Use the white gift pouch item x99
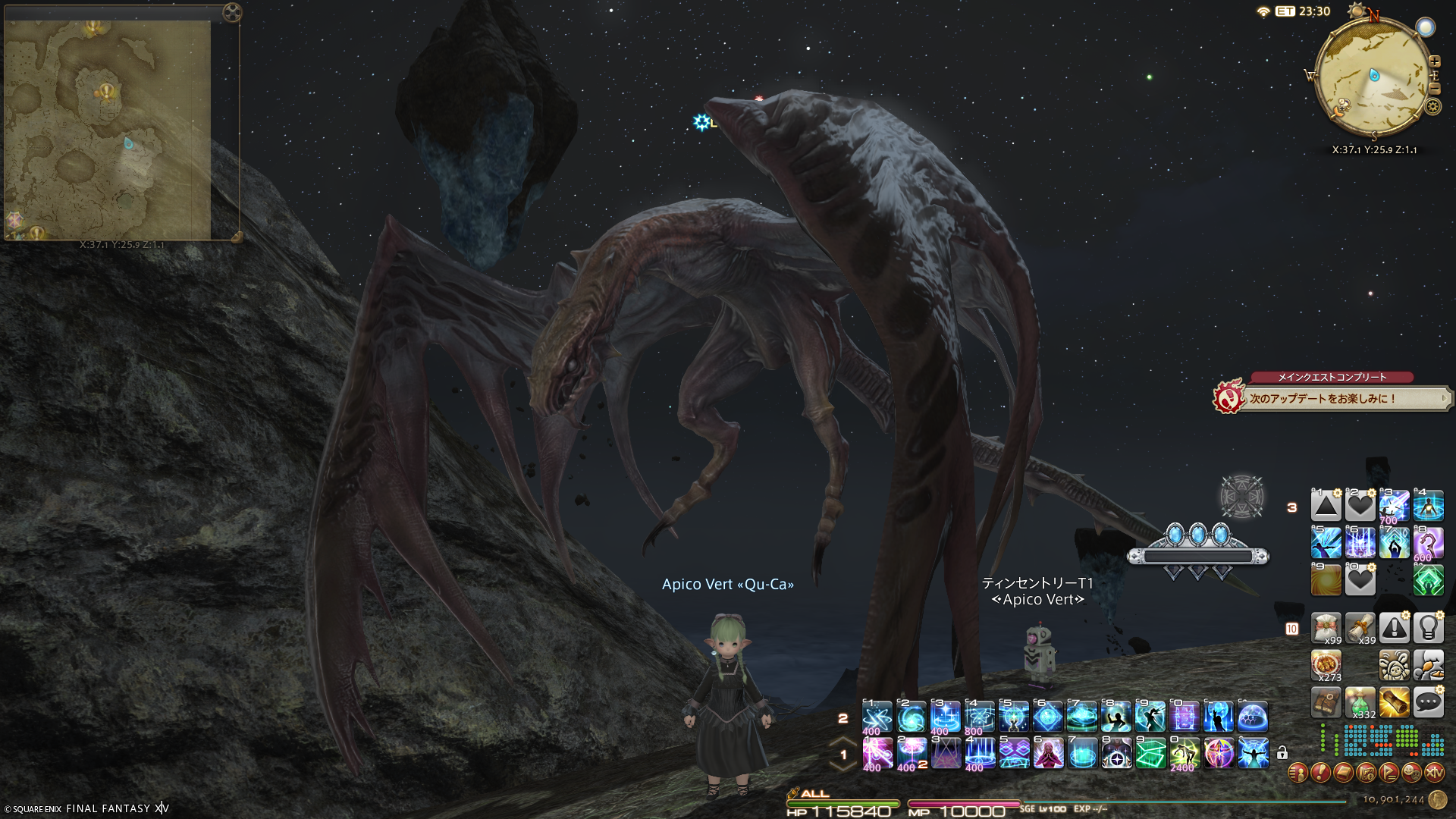 [1326, 628]
